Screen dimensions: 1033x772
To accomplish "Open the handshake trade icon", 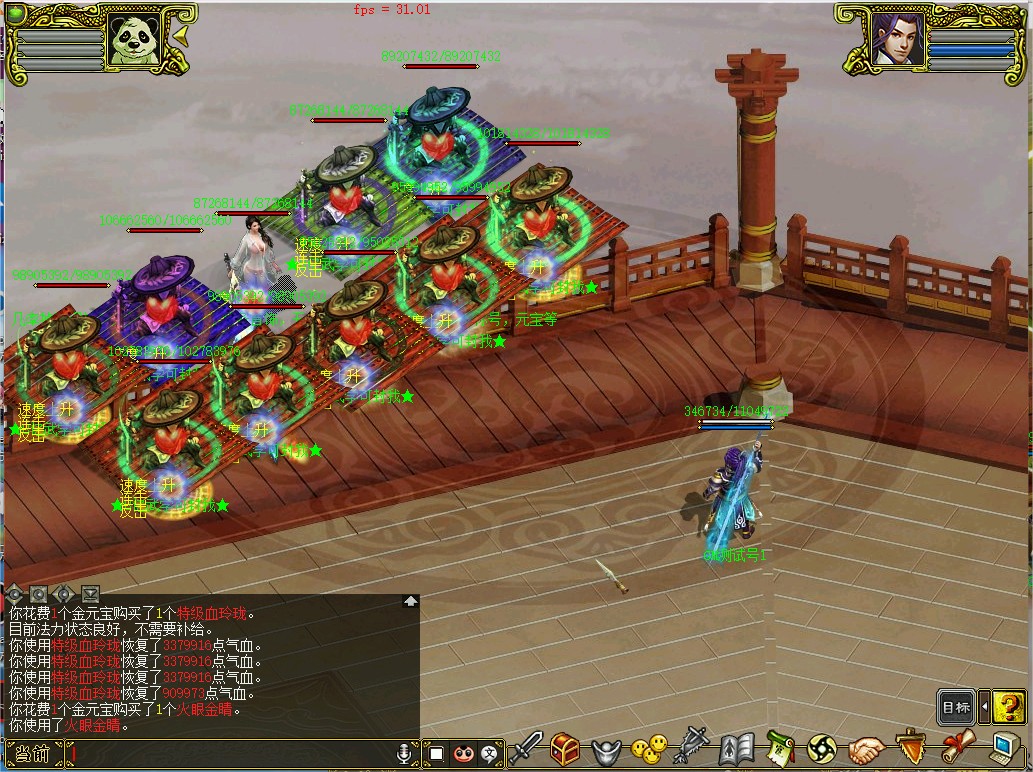I will tap(866, 748).
